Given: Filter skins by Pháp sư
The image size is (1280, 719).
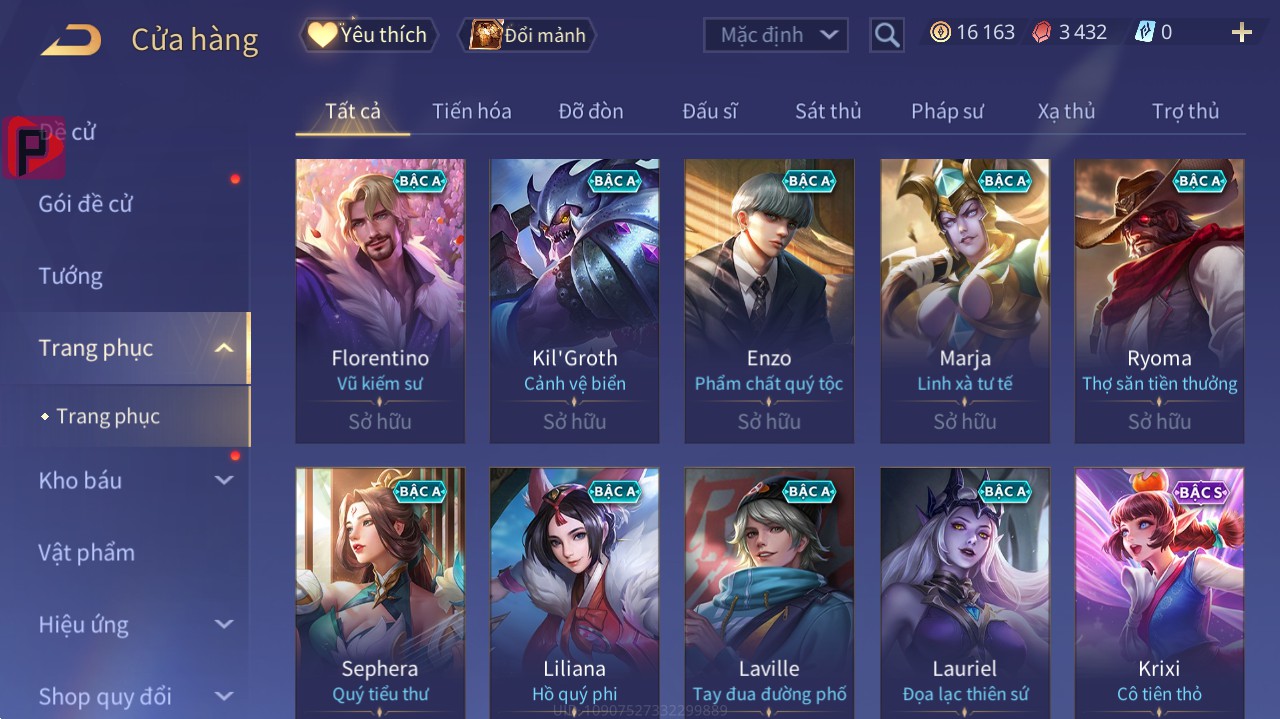Looking at the screenshot, I should (x=947, y=111).
